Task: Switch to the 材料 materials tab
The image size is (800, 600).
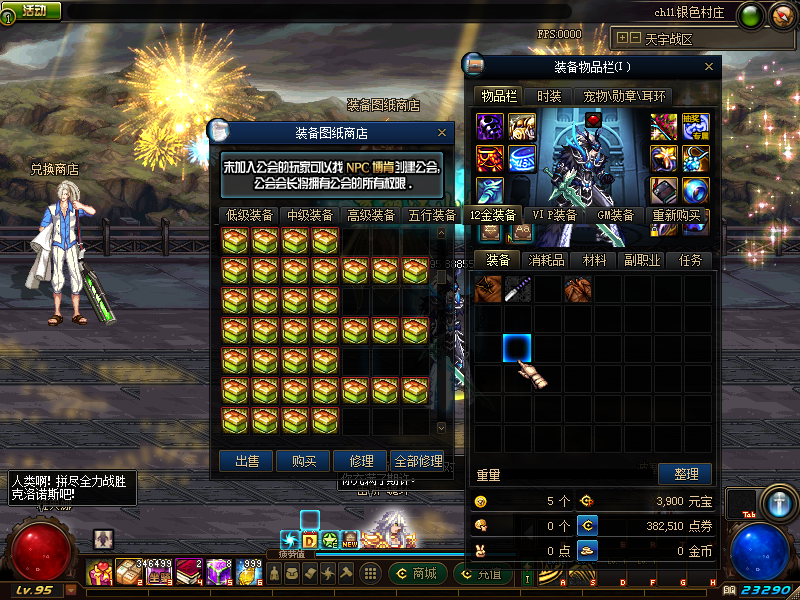Action: [595, 260]
